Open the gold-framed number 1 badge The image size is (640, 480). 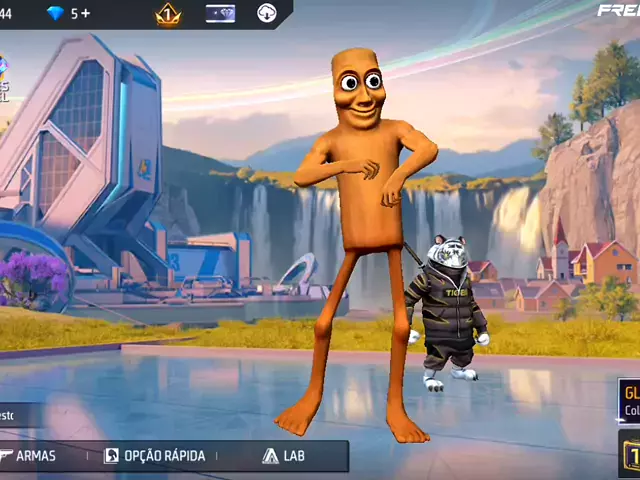(630, 453)
